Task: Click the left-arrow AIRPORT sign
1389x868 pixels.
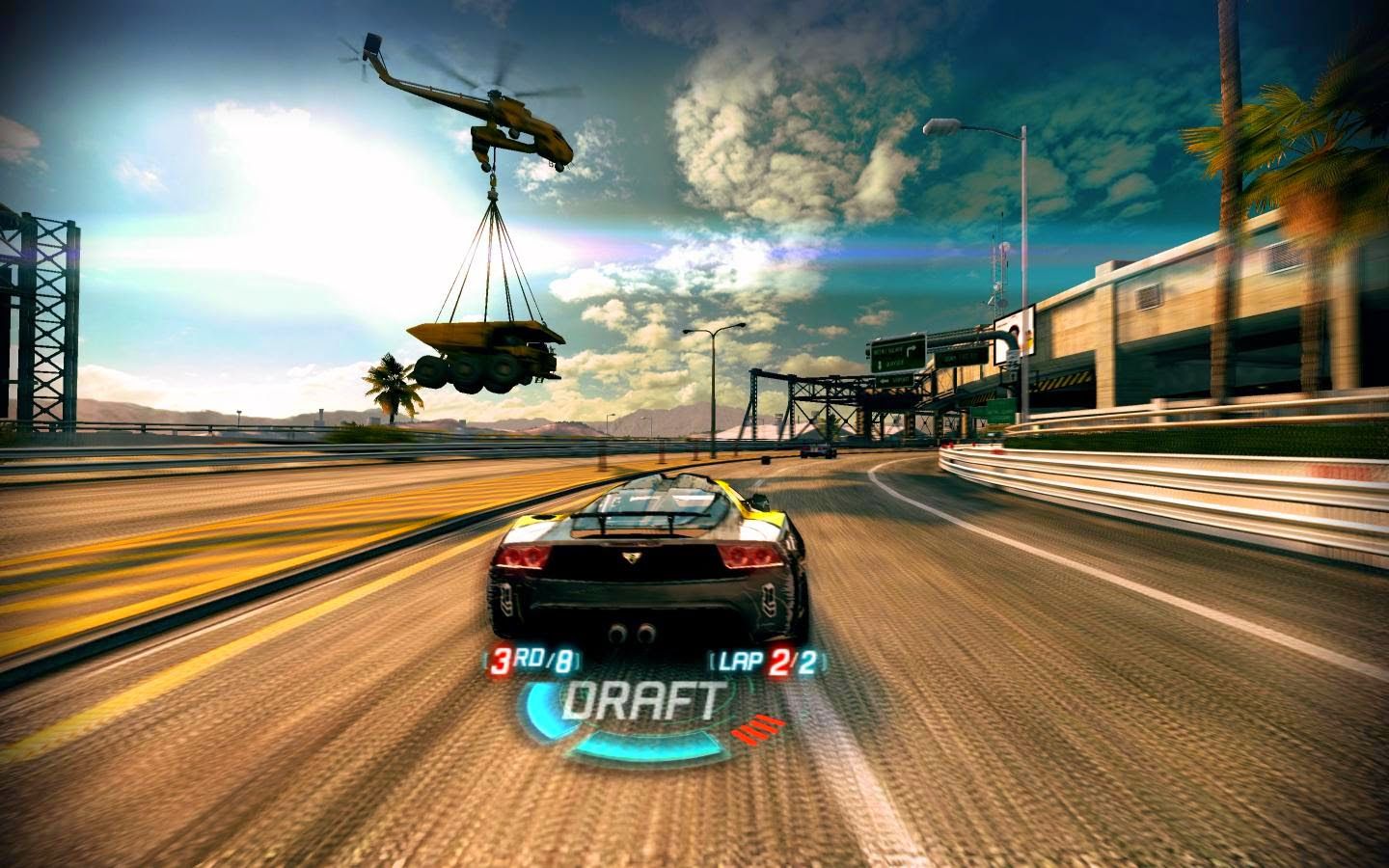Action: click(x=895, y=379)
